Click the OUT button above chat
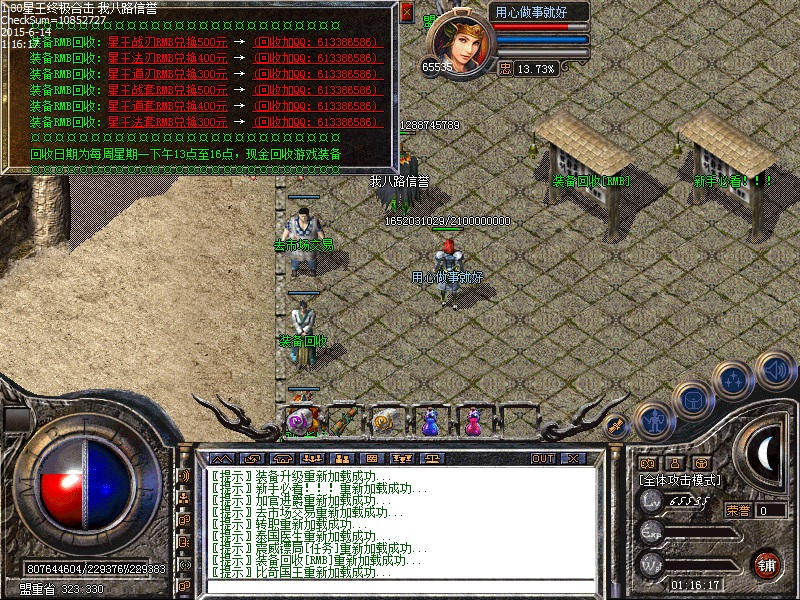The width and height of the screenshot is (800, 600). click(x=543, y=458)
